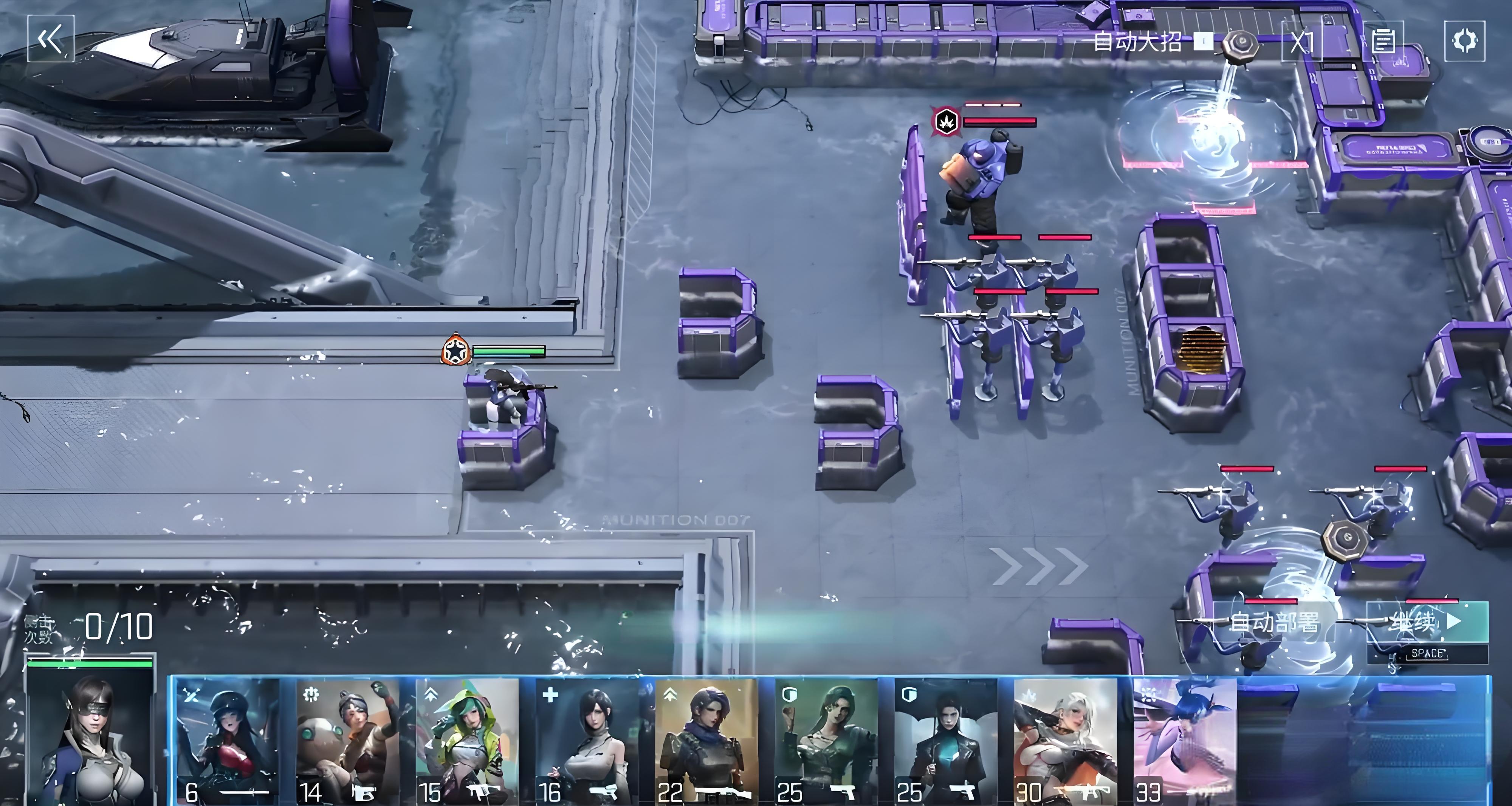Choose the cost 14 girl with robot card
The image size is (1512, 806).
point(347,741)
